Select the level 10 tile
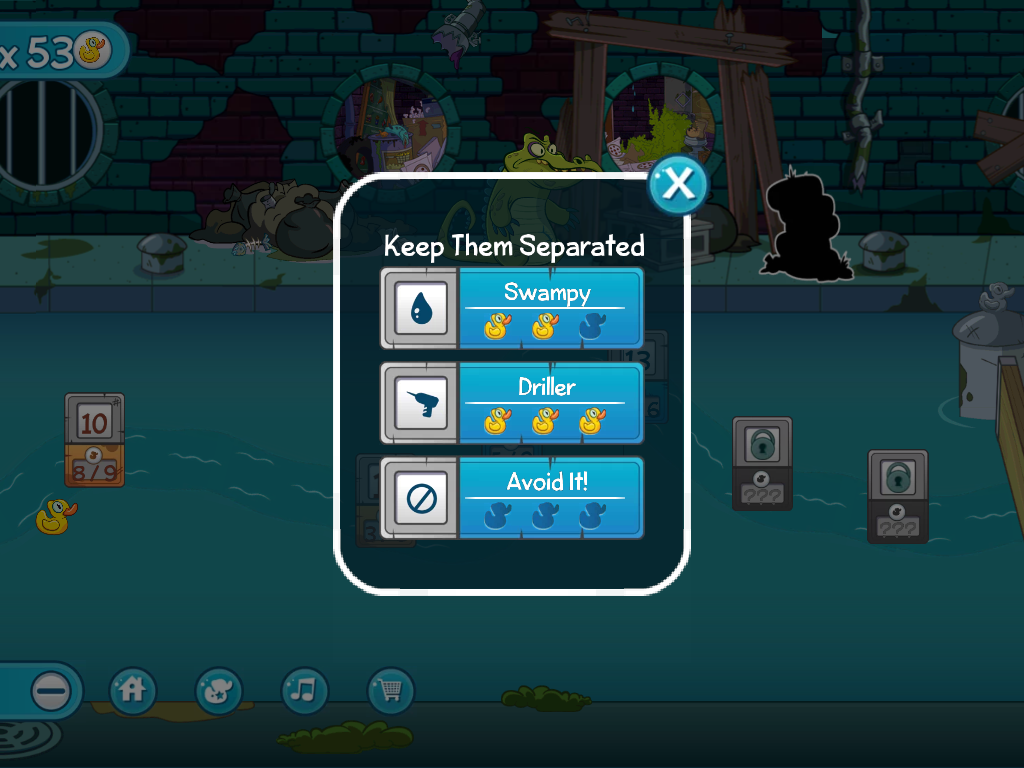The image size is (1024, 768). 94,424
